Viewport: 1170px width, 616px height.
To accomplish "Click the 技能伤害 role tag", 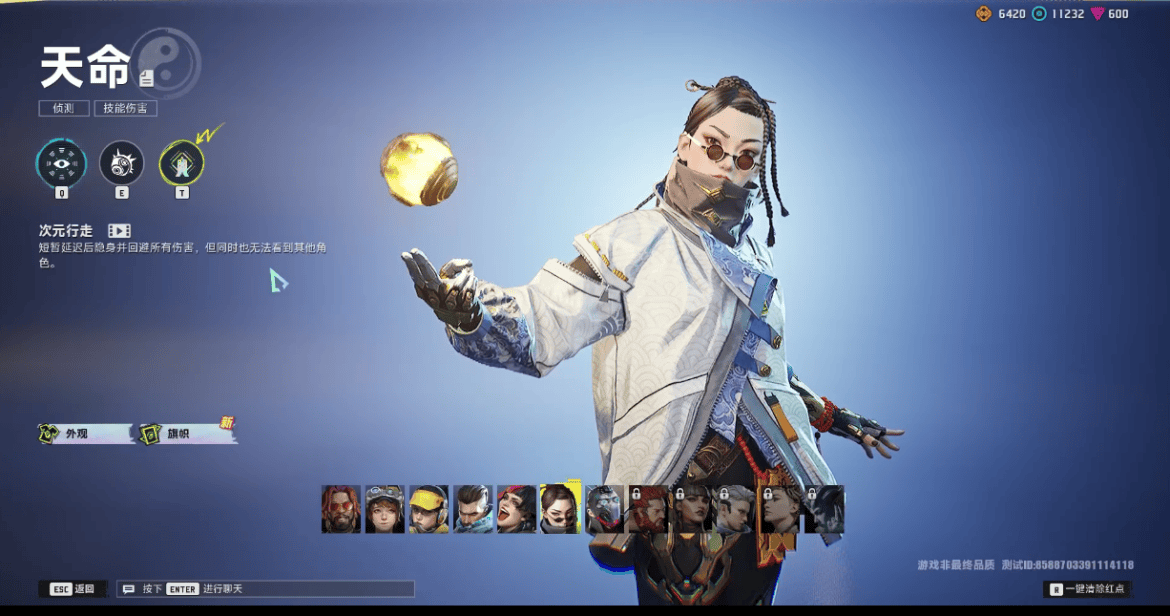I will (x=125, y=108).
